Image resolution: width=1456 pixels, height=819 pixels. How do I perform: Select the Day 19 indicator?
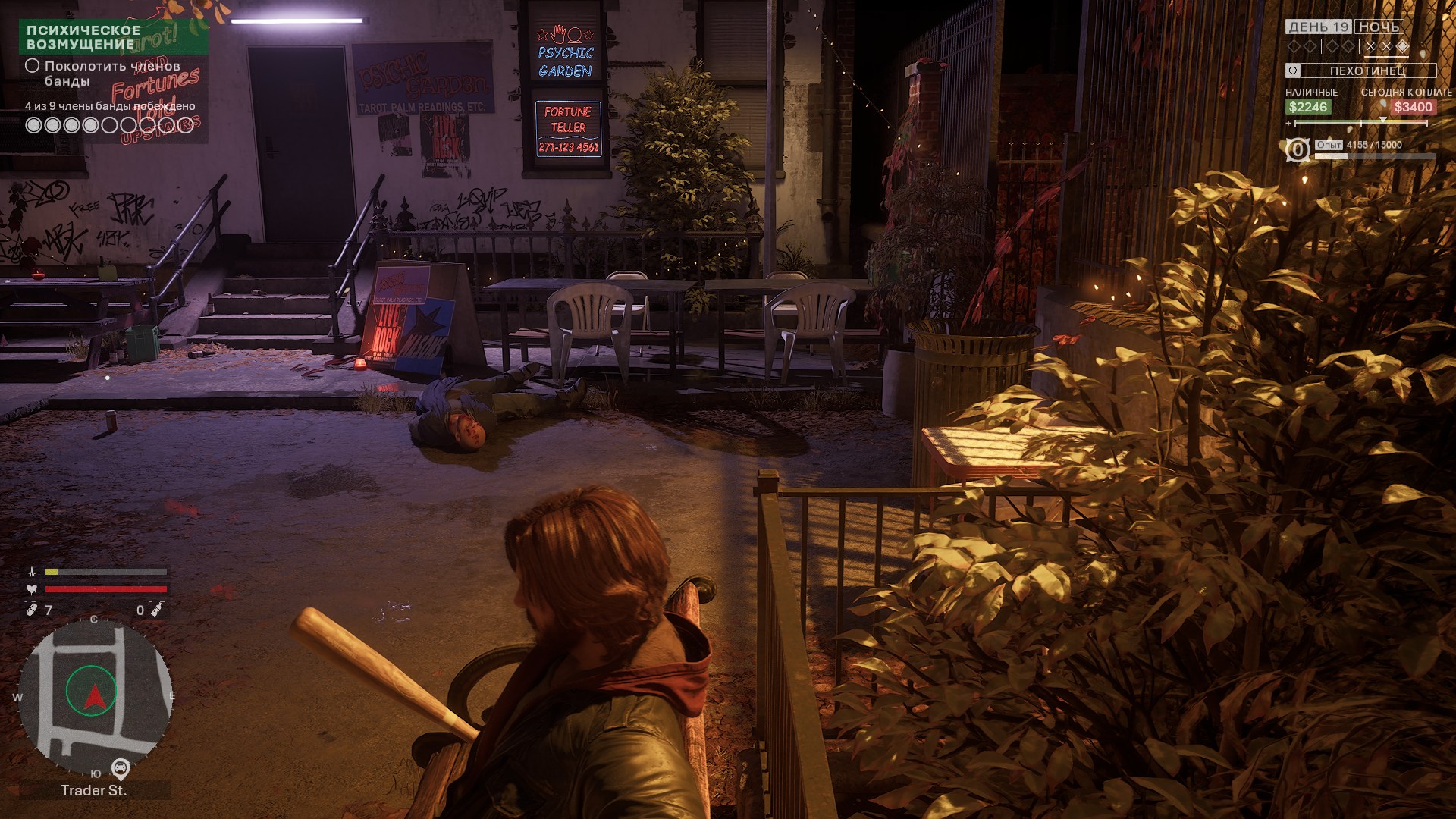(x=1319, y=27)
